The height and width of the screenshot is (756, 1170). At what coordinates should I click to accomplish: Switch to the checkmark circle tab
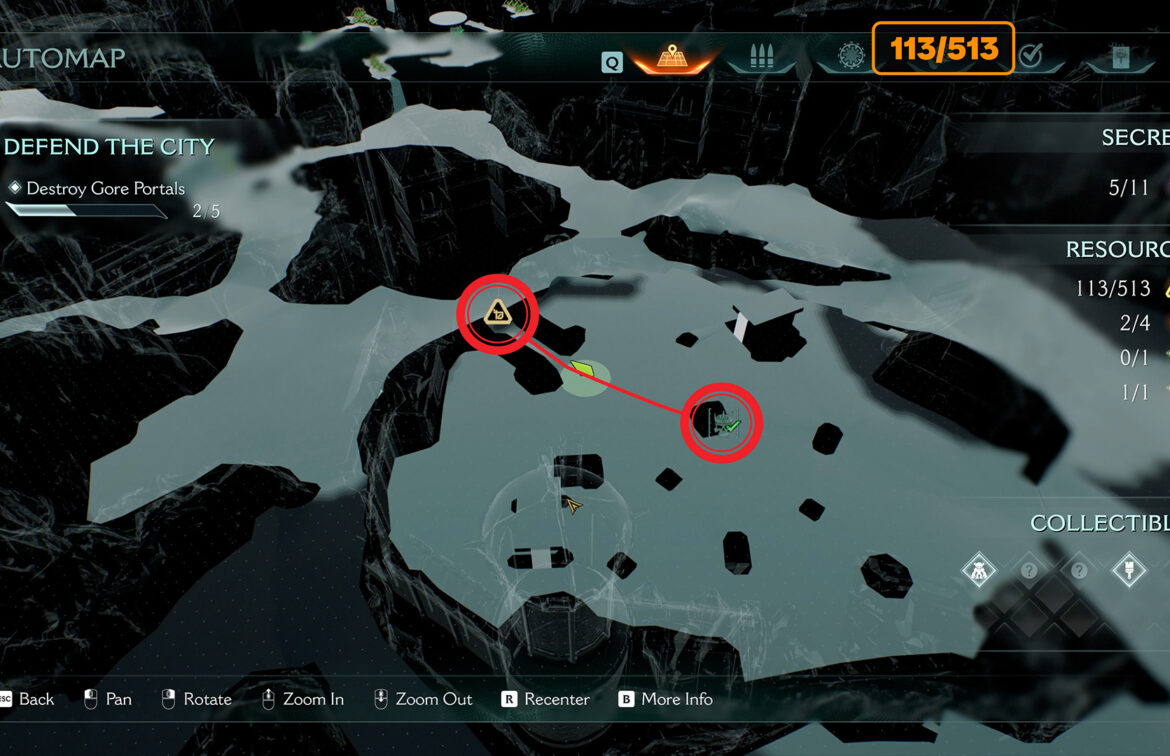tap(1030, 56)
